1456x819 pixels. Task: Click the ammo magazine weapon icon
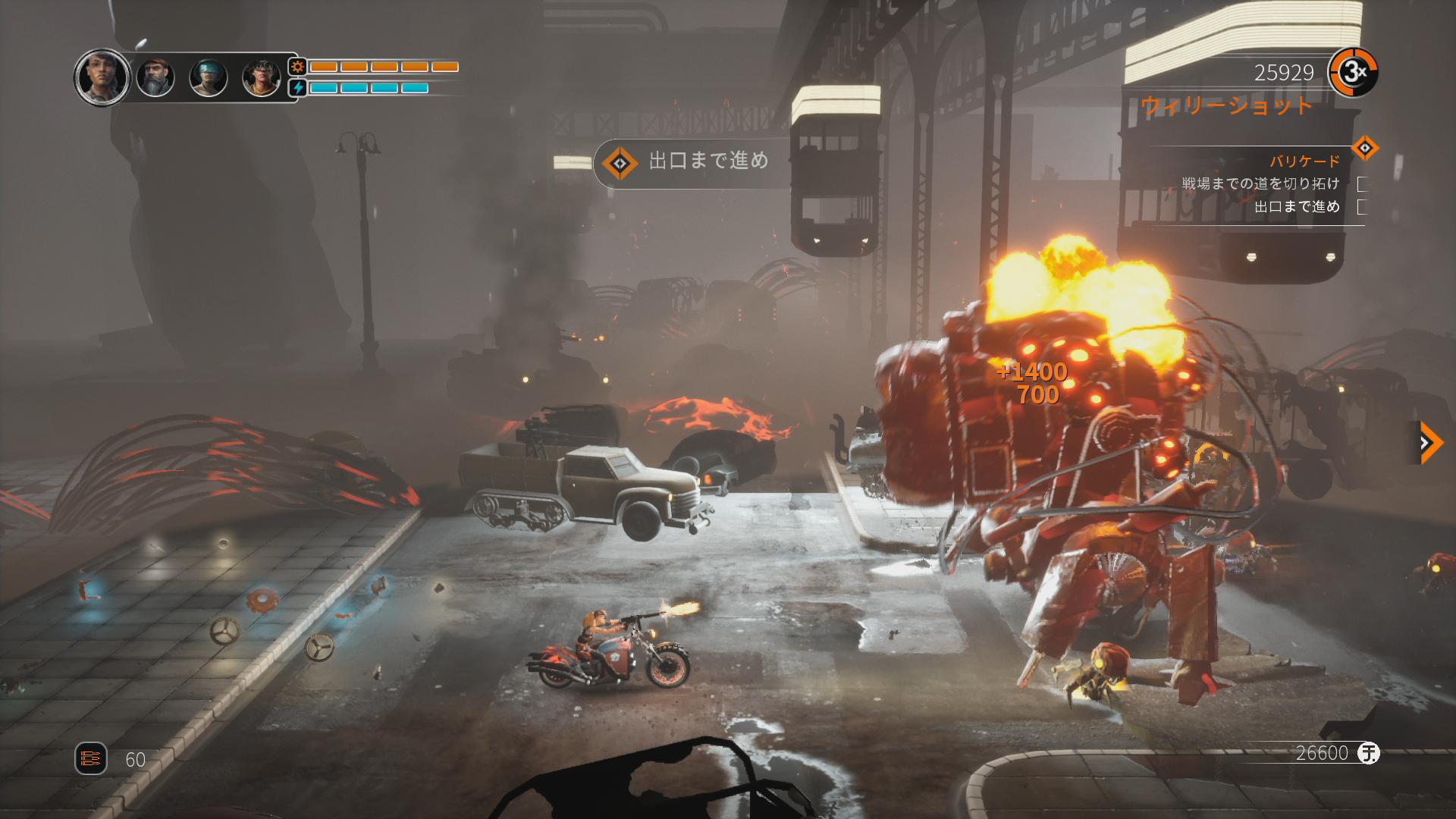(x=90, y=758)
